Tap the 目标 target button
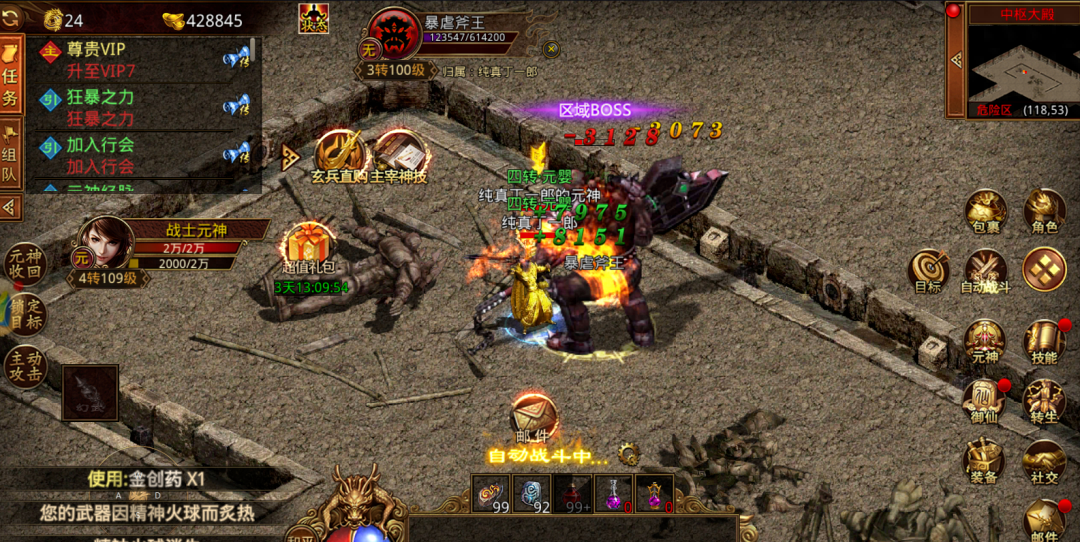This screenshot has height=542, width=1080. click(927, 270)
